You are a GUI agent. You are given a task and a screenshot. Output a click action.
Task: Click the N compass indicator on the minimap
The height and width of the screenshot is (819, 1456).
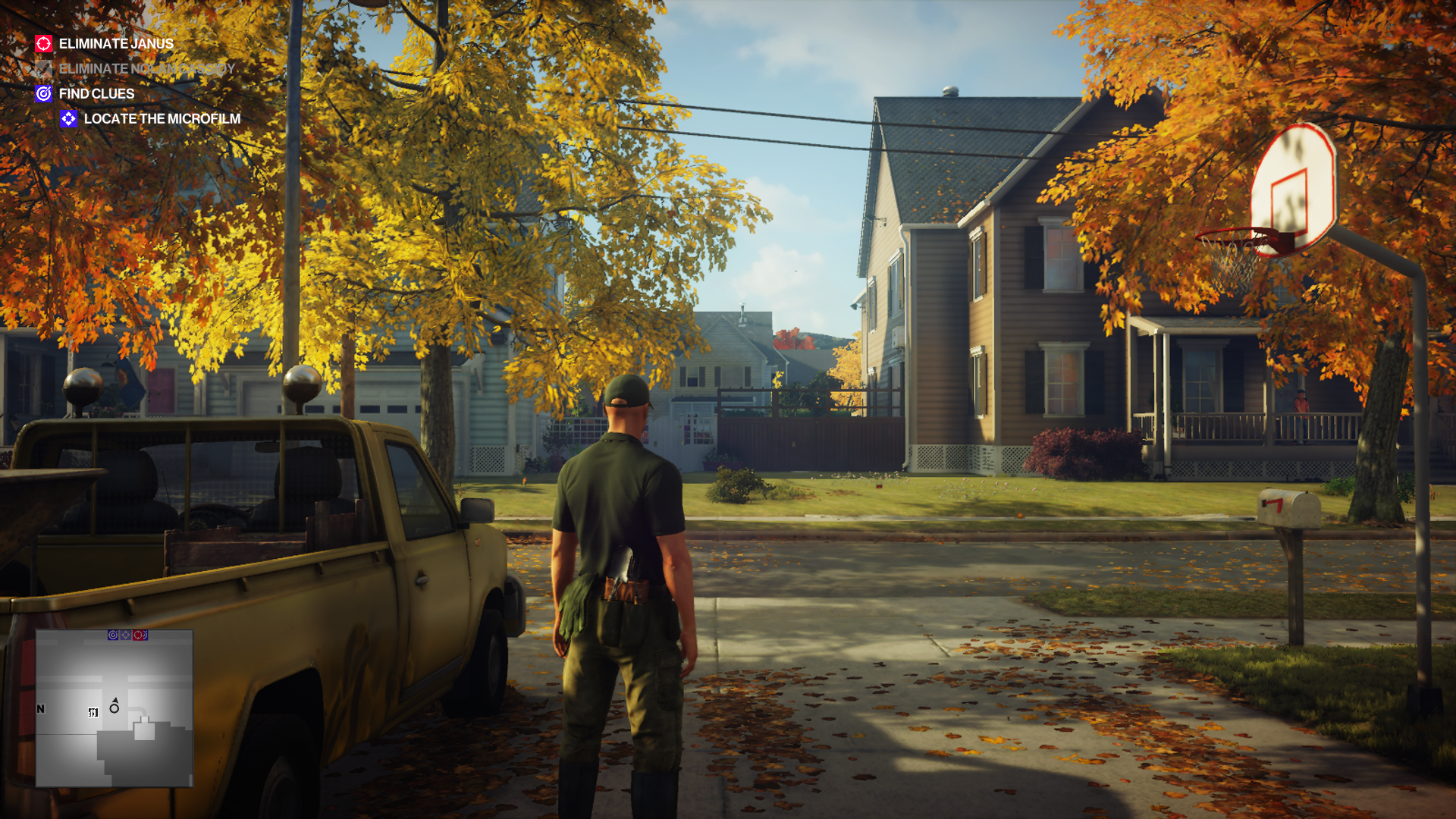point(39,710)
